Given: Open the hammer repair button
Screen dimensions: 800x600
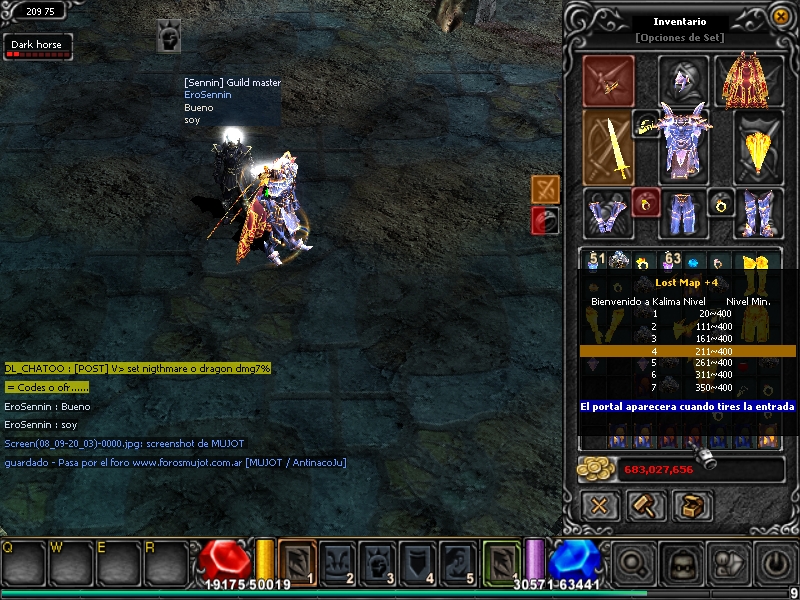Looking at the screenshot, I should (x=646, y=505).
